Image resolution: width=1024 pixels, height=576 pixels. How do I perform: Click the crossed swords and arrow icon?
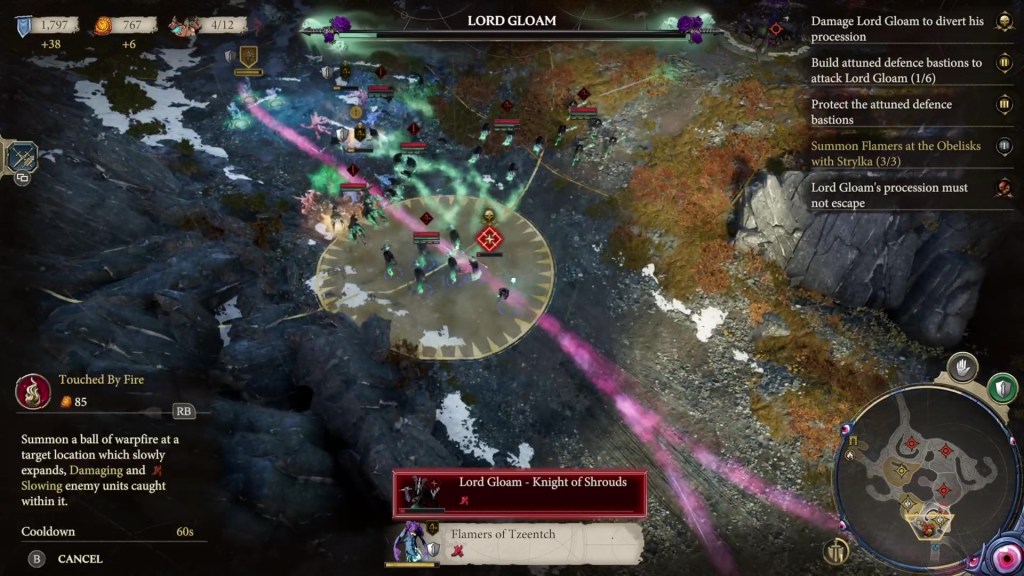click(x=21, y=157)
